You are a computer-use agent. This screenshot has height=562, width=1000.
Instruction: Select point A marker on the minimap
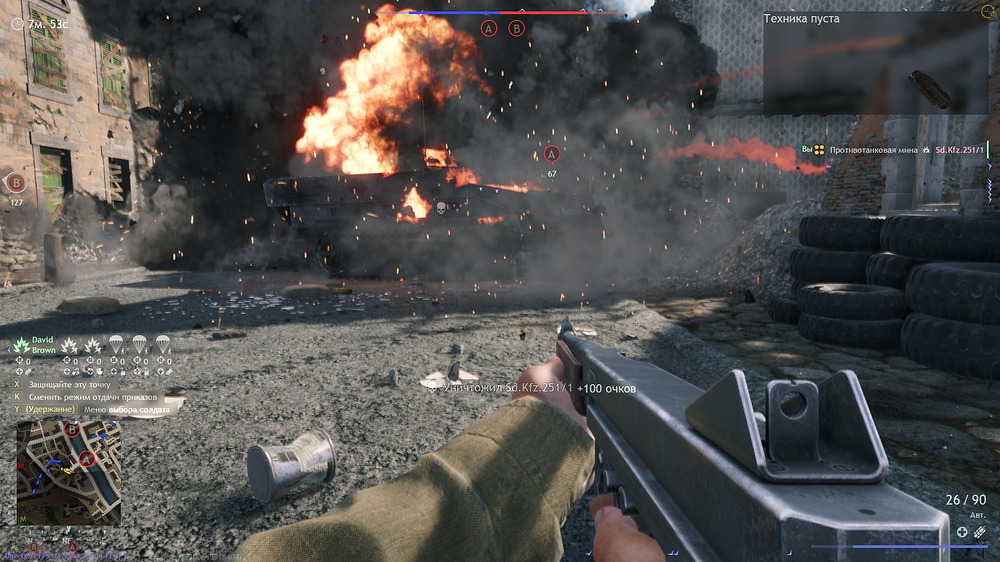coord(88,459)
